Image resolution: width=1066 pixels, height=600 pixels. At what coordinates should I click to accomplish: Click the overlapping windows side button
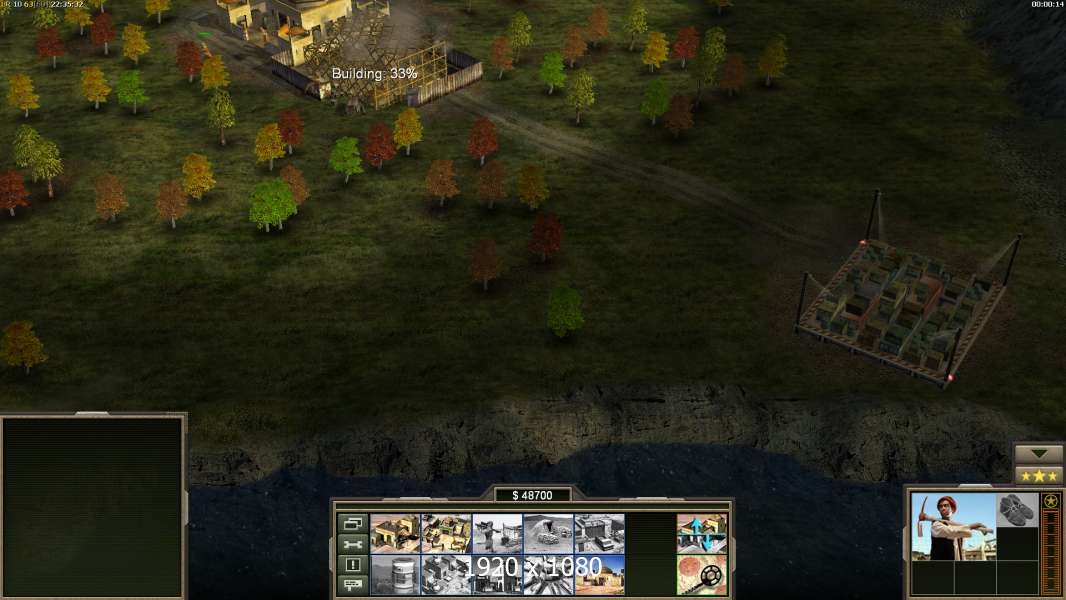(x=352, y=524)
